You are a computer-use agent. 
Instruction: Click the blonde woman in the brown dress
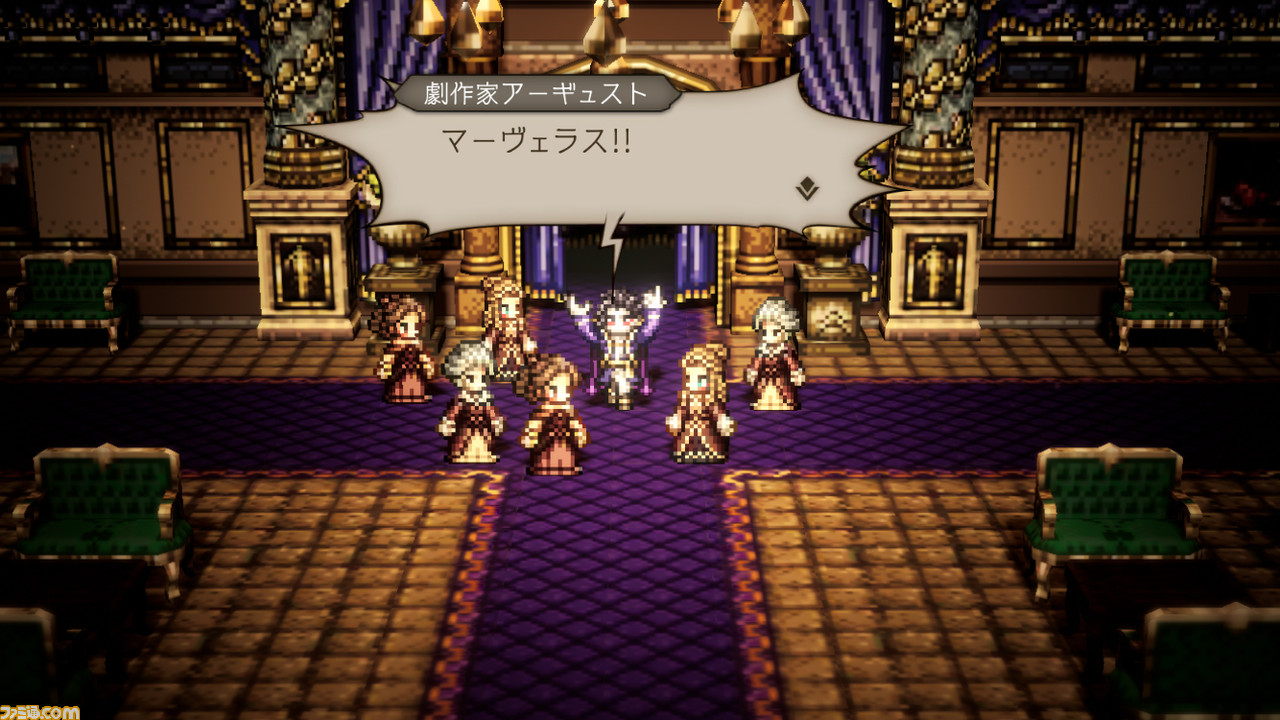701,400
